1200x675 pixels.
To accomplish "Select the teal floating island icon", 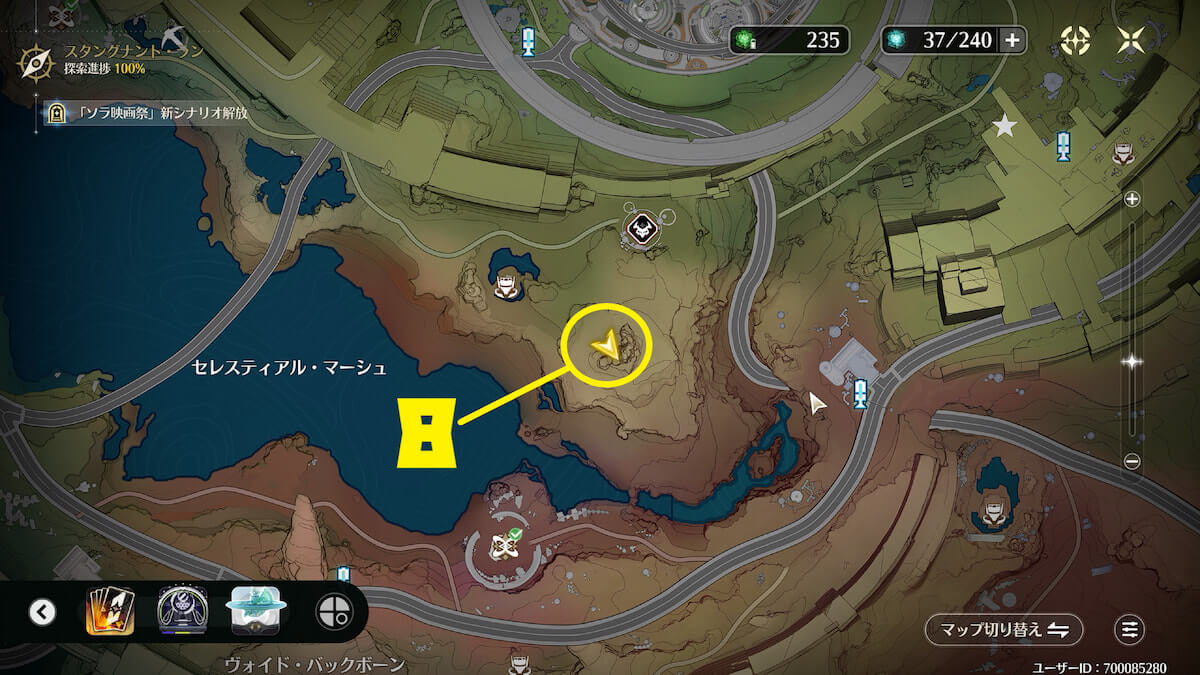I will click(x=258, y=611).
